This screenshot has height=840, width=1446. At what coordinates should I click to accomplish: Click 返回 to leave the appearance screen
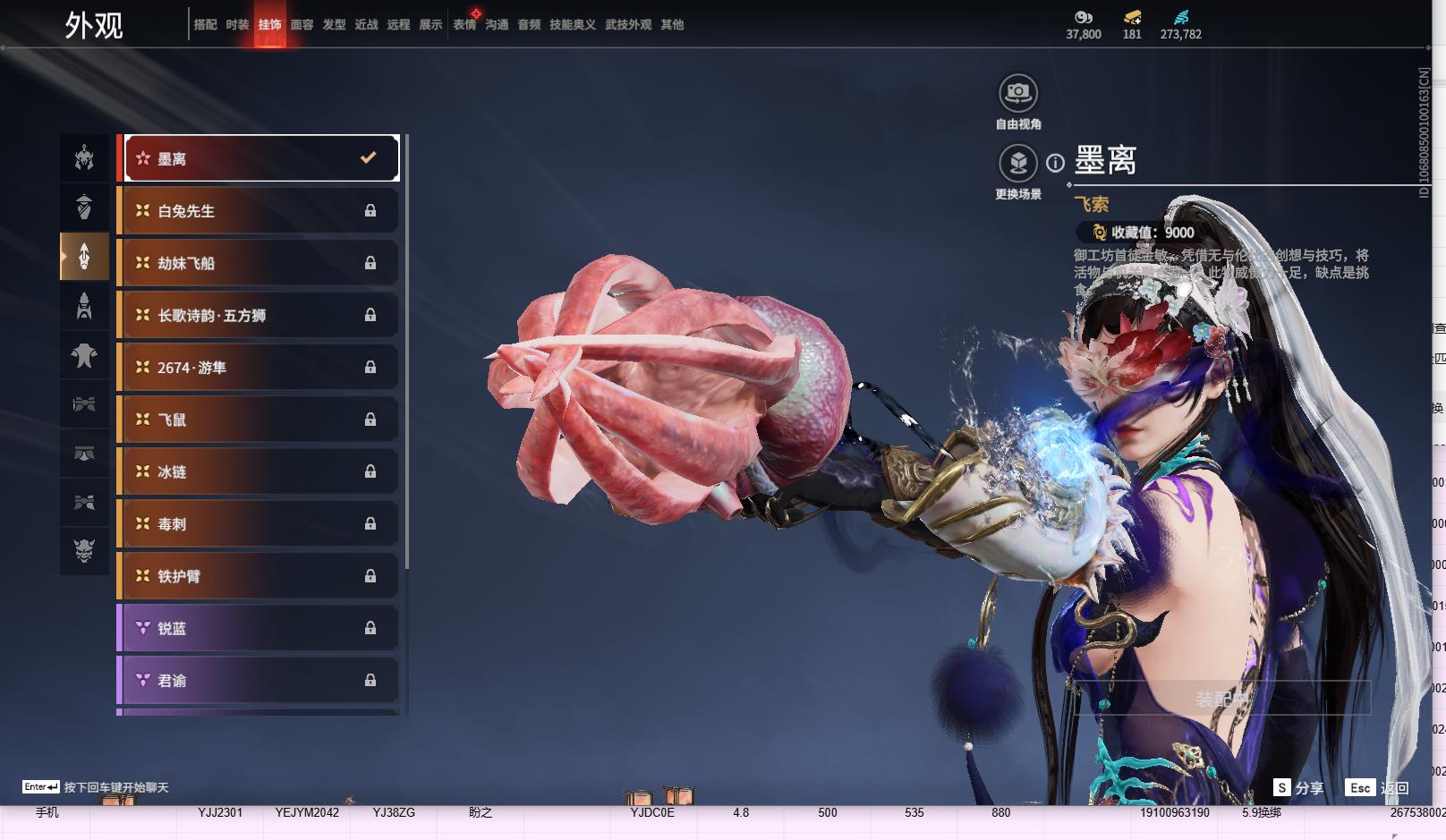(x=1378, y=787)
